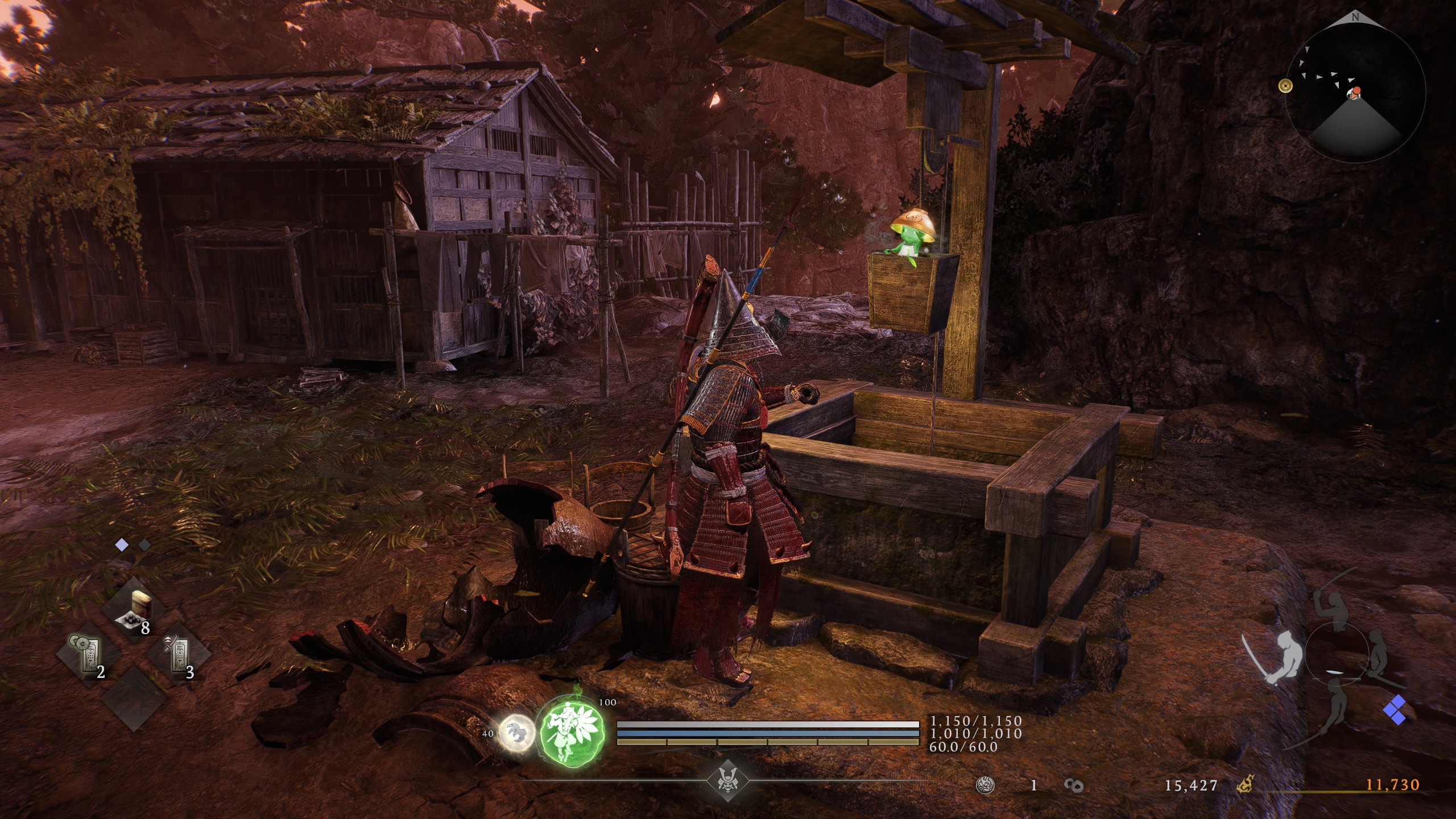Click the blue diamond cluster indicator
This screenshot has height=819, width=1456.
1397,712
